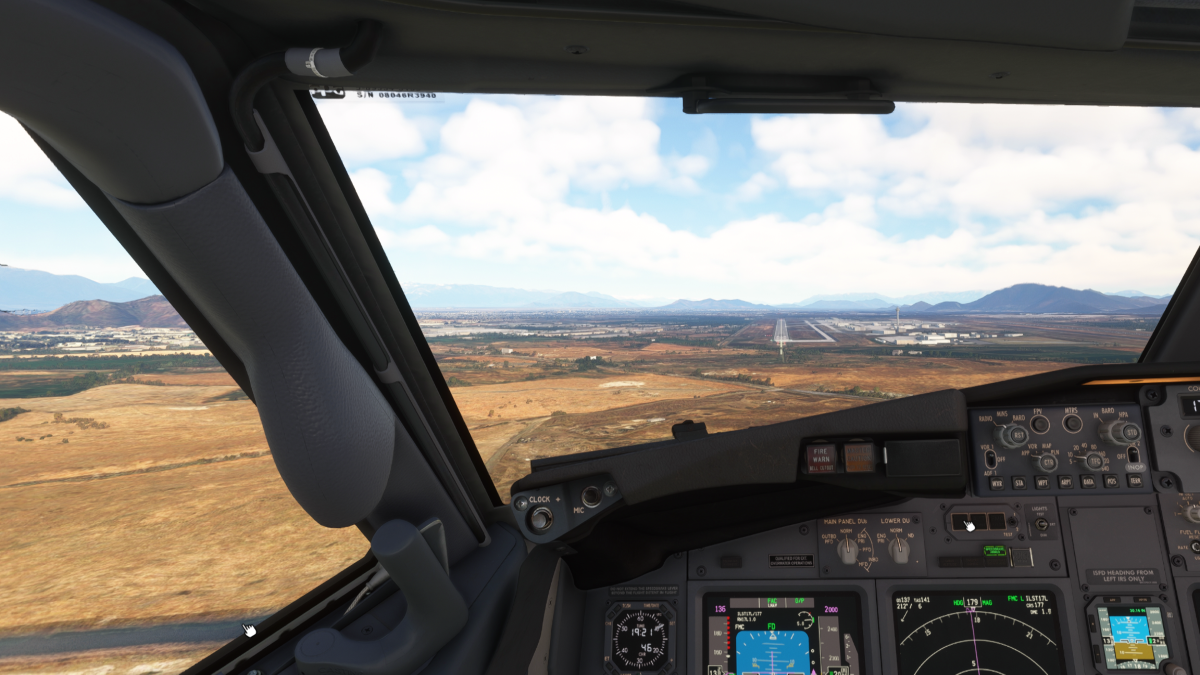Push the FPV flight path vector button
This screenshot has width=1200, height=675.
[1040, 423]
